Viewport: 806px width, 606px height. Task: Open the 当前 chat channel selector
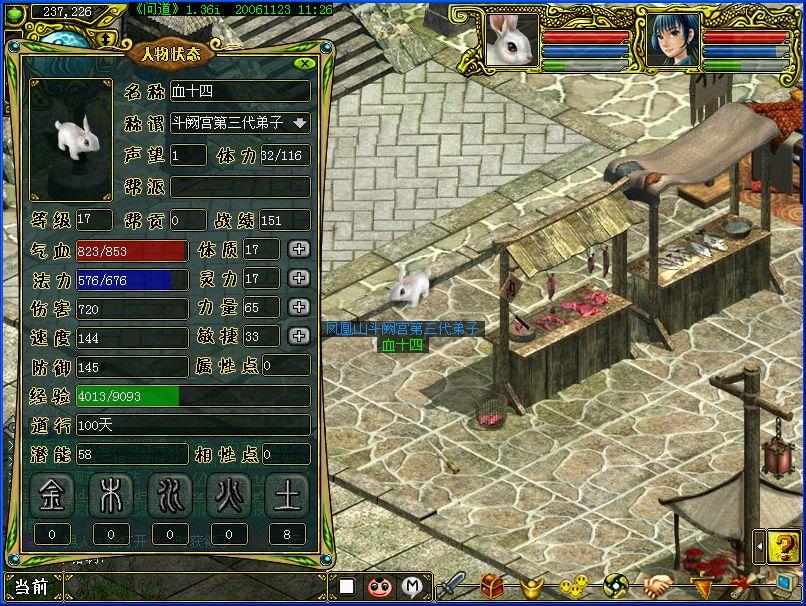[30, 587]
